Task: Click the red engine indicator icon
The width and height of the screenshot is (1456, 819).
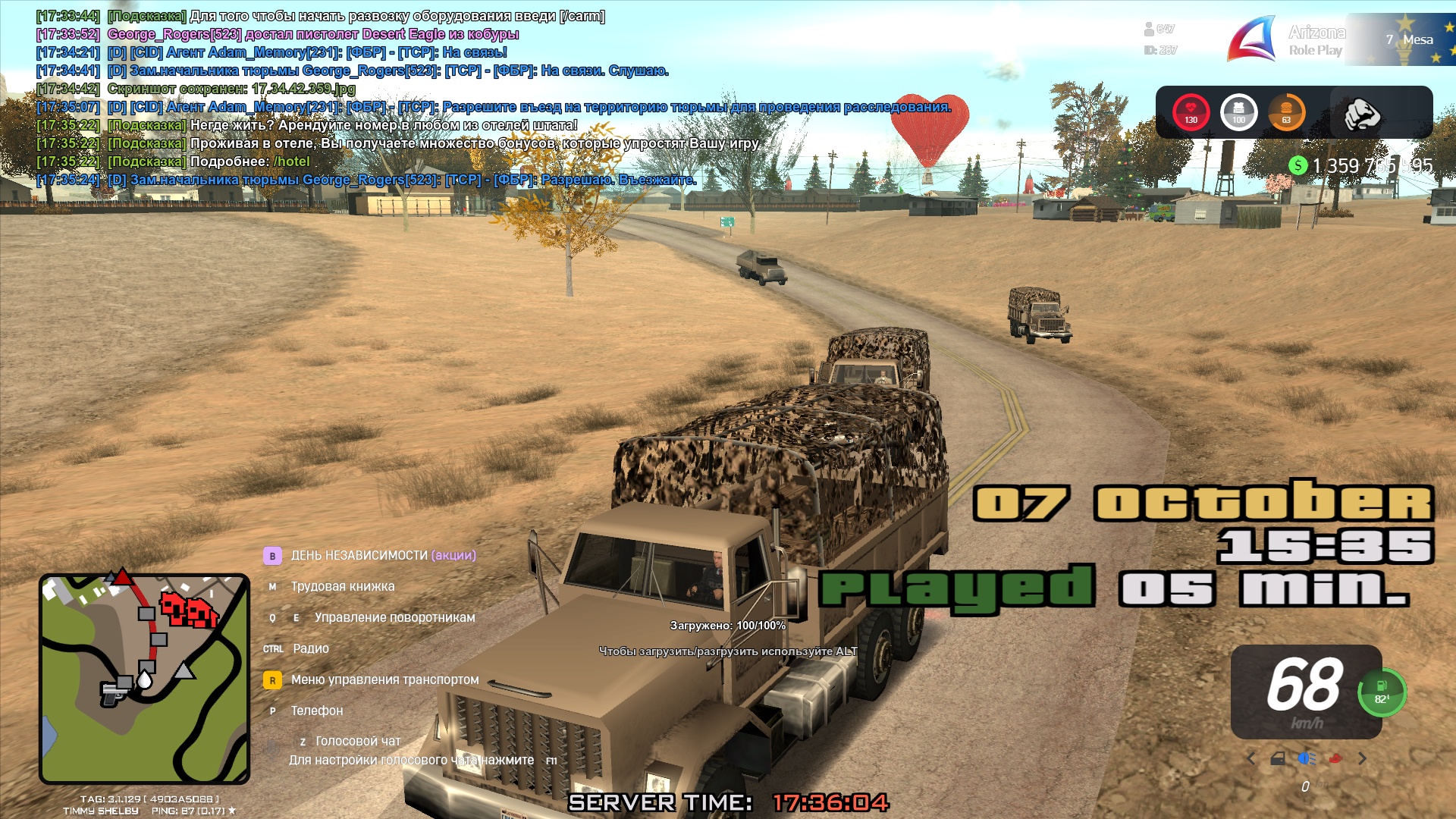Action: coord(1335,758)
